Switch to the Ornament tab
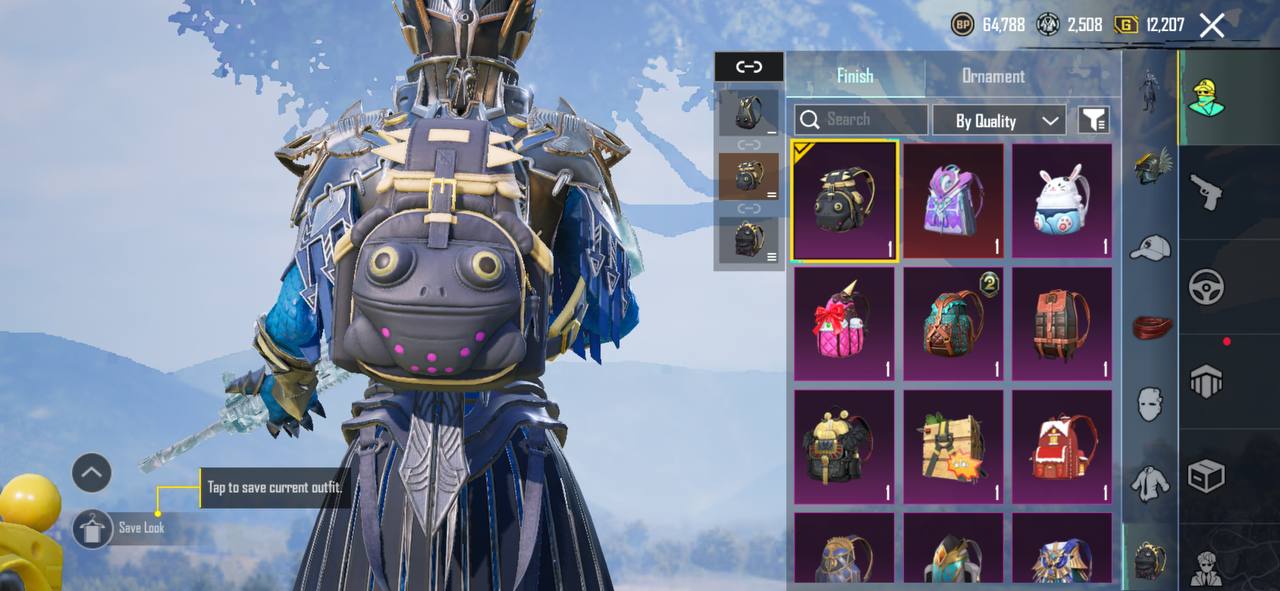 (992, 76)
